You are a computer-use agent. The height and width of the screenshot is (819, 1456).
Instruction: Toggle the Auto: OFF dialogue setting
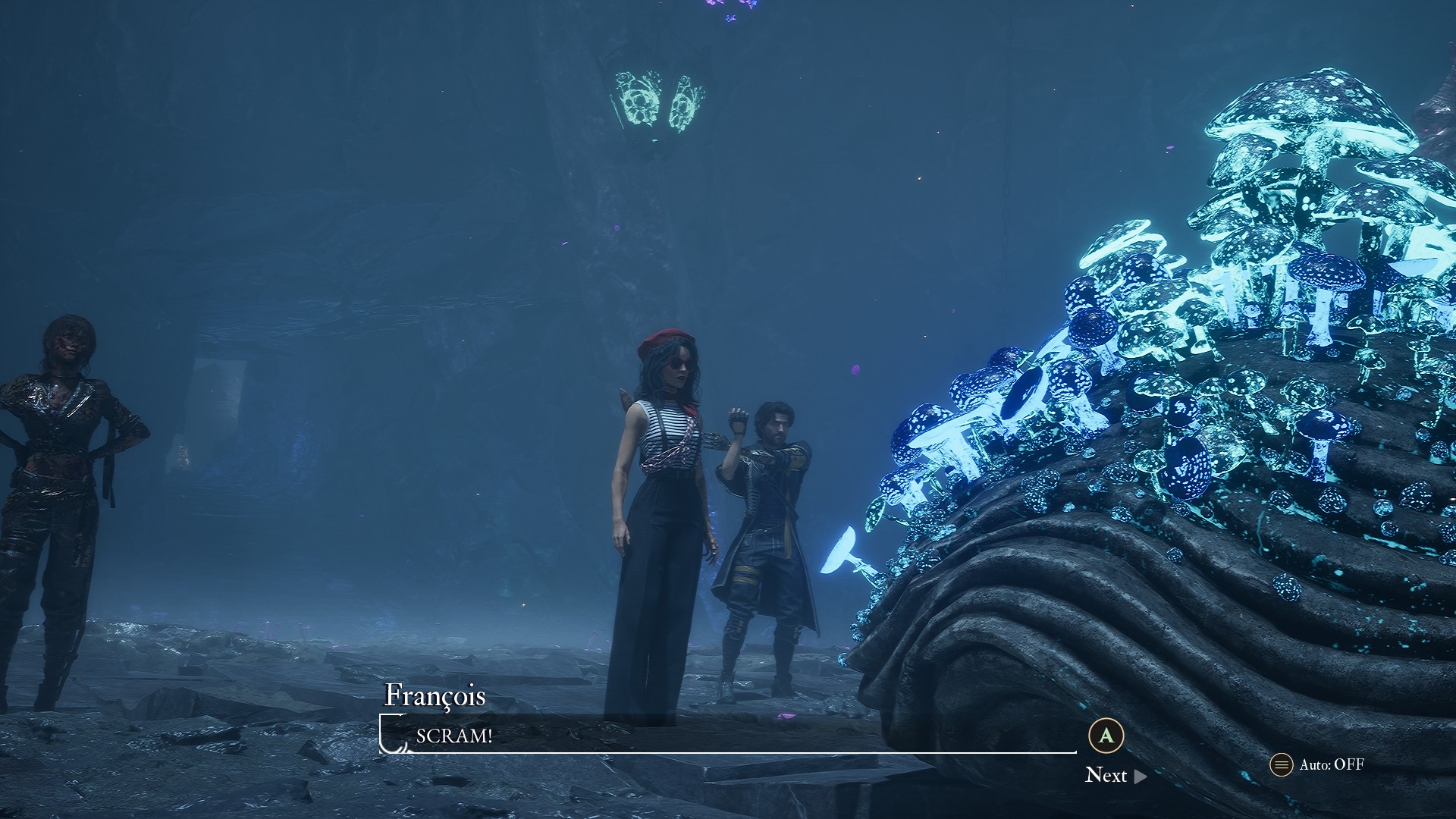tap(1318, 764)
